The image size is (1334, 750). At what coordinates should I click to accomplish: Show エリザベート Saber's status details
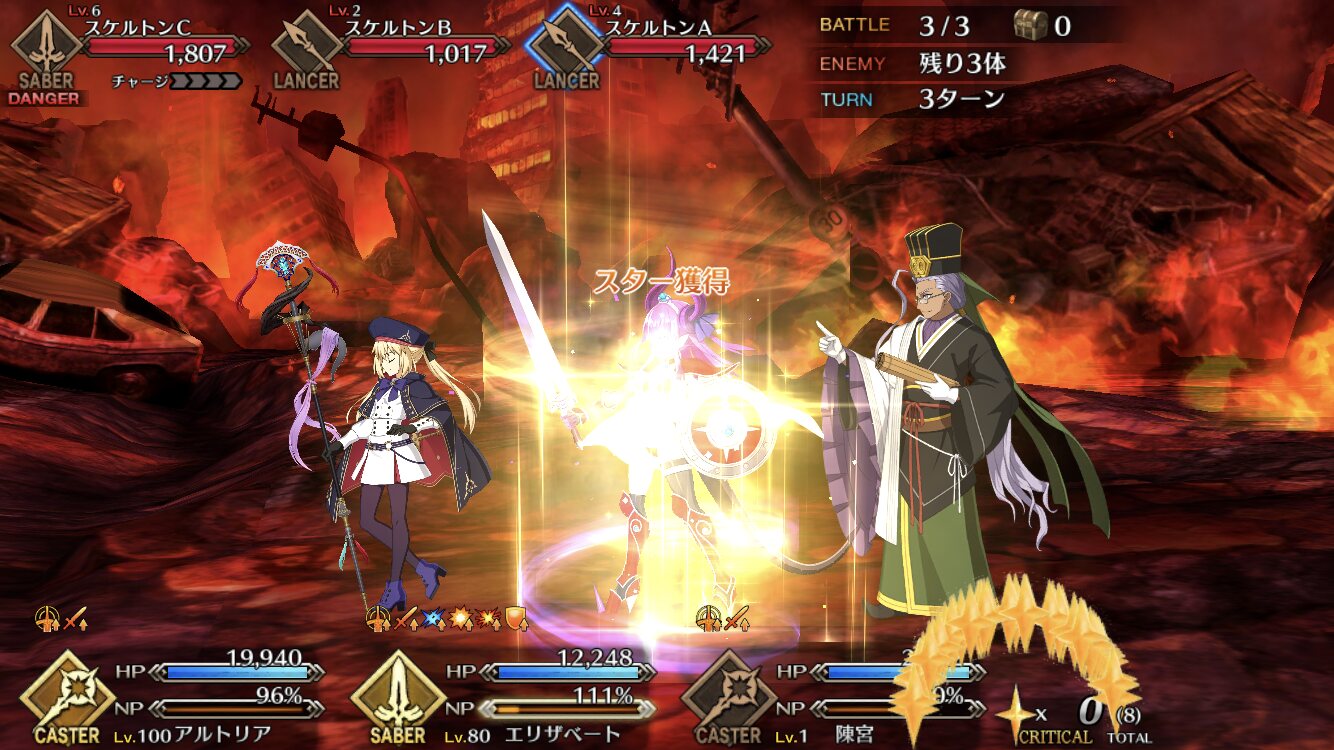(x=398, y=696)
